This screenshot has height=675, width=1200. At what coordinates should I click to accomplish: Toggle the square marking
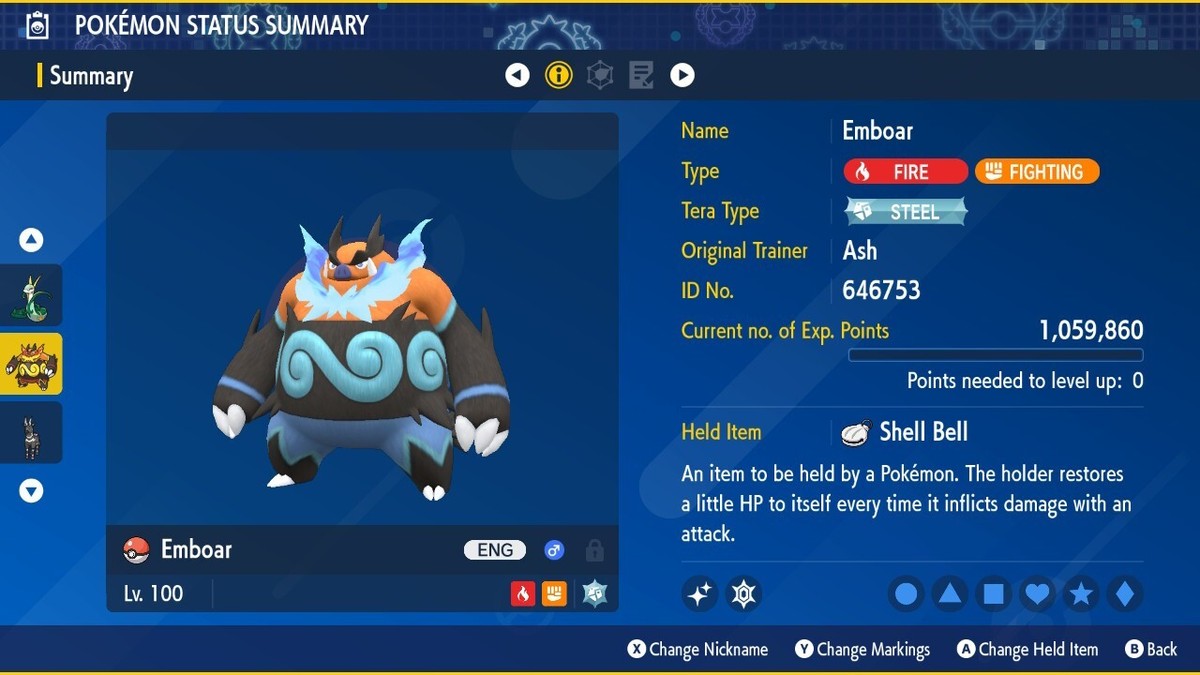point(994,594)
